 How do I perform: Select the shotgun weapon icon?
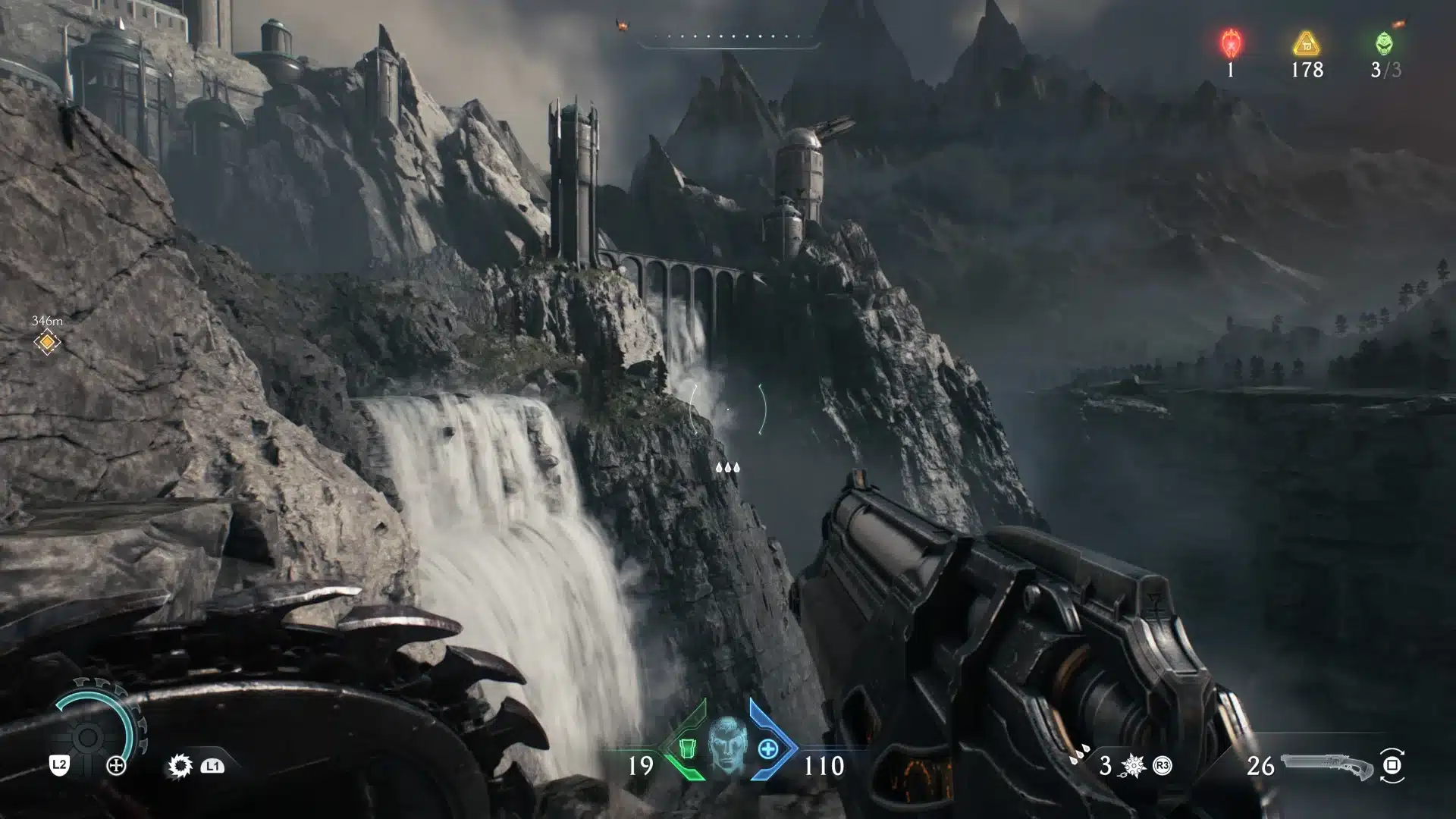(1327, 766)
